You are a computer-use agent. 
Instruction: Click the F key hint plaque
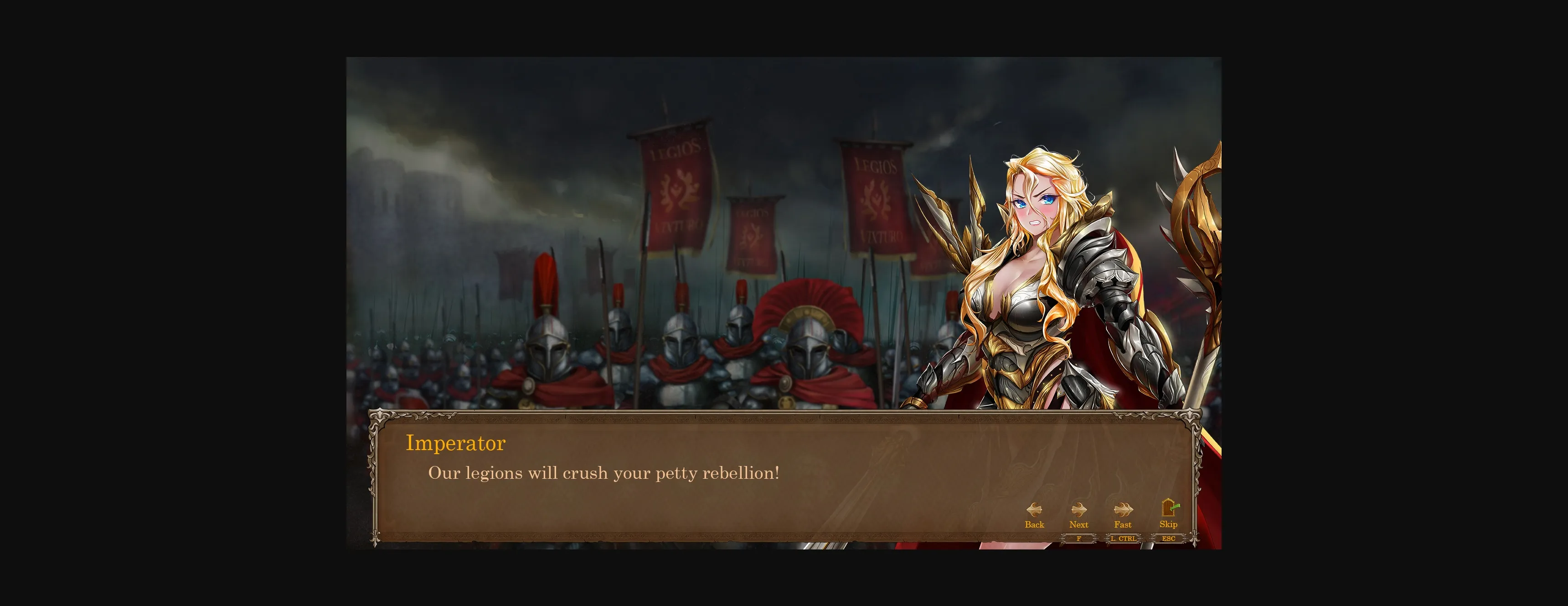coord(1078,539)
